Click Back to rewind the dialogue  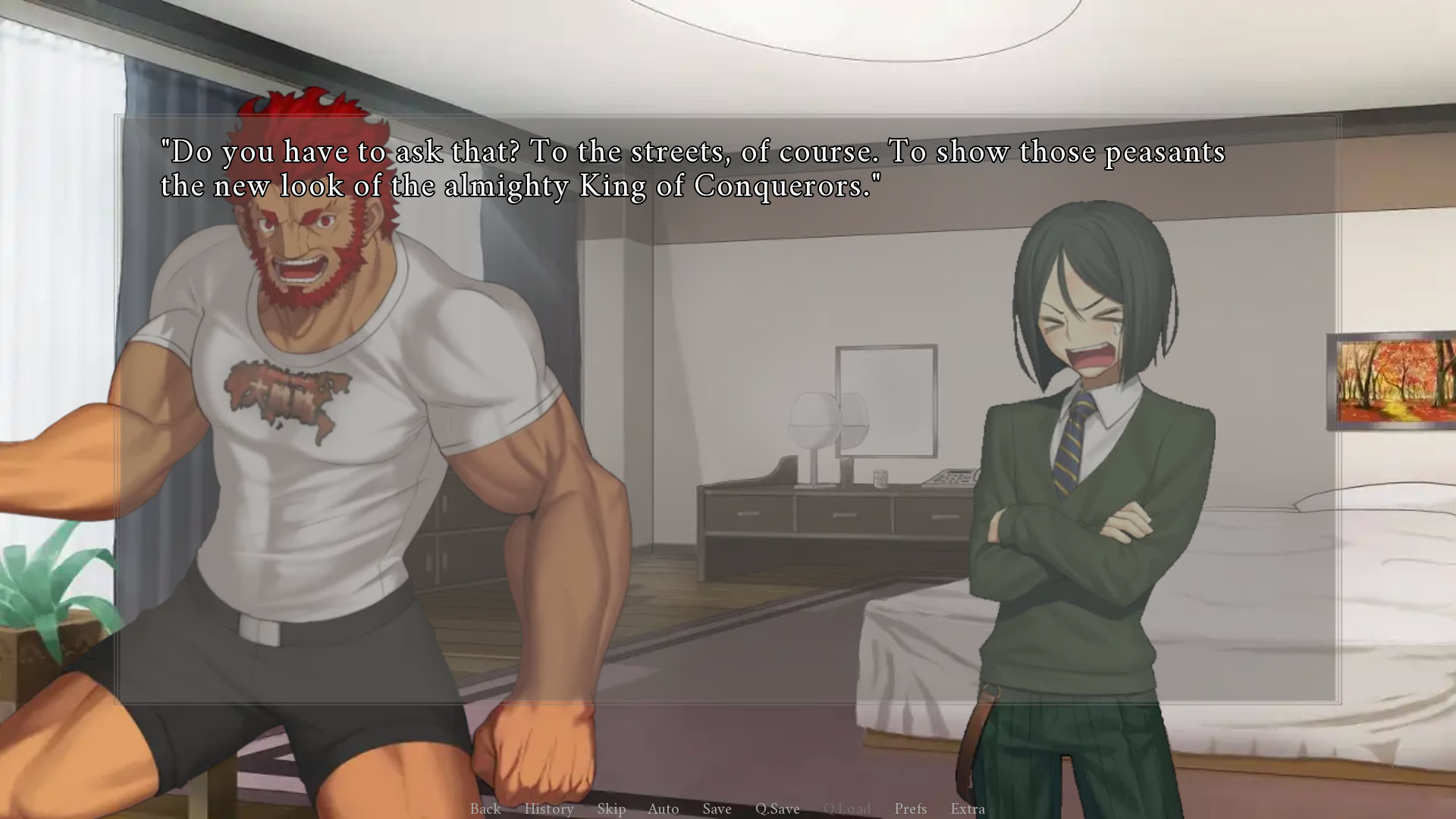pos(485,809)
